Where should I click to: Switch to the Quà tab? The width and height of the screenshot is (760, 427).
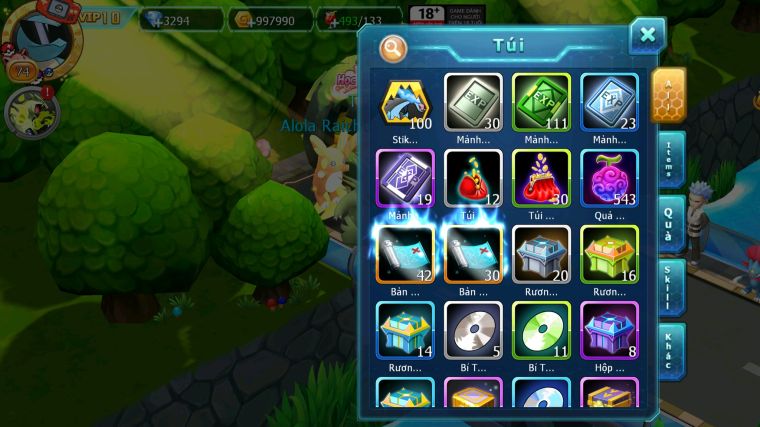(x=671, y=223)
